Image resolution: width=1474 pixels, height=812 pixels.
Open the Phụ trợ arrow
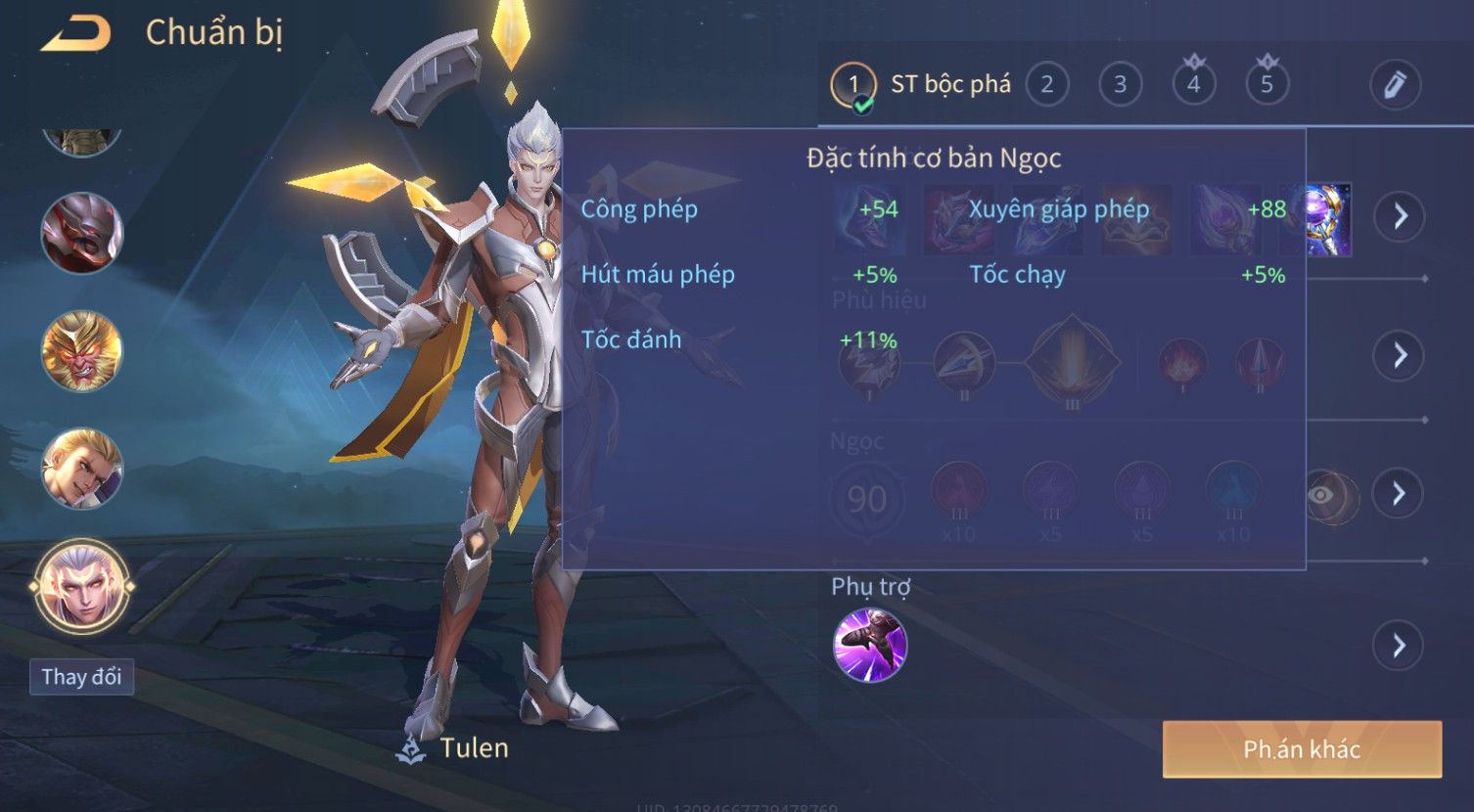[1399, 646]
